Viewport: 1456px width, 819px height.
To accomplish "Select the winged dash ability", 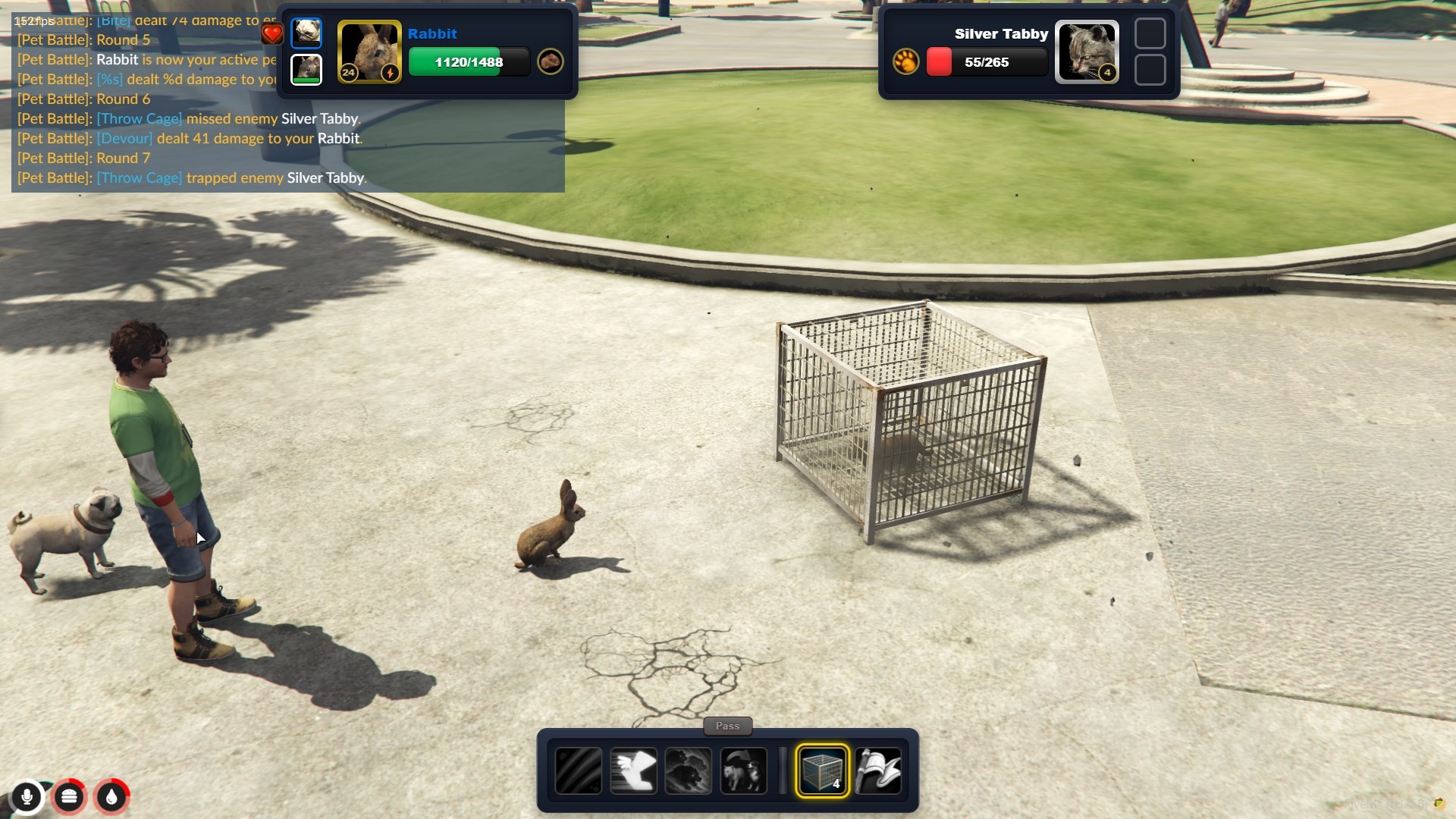I will pos(633,771).
